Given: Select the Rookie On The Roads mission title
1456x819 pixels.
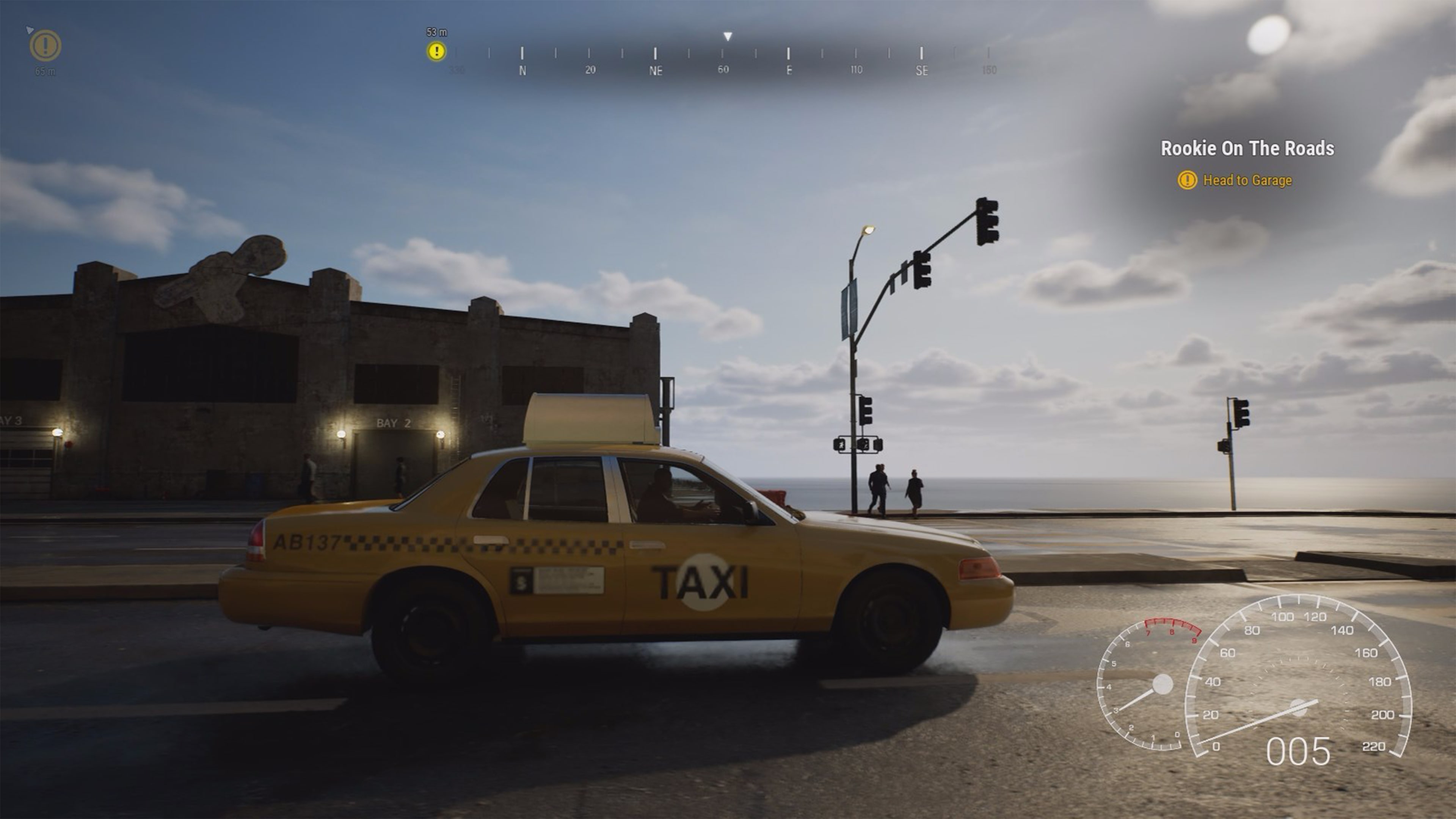Looking at the screenshot, I should click(x=1247, y=149).
